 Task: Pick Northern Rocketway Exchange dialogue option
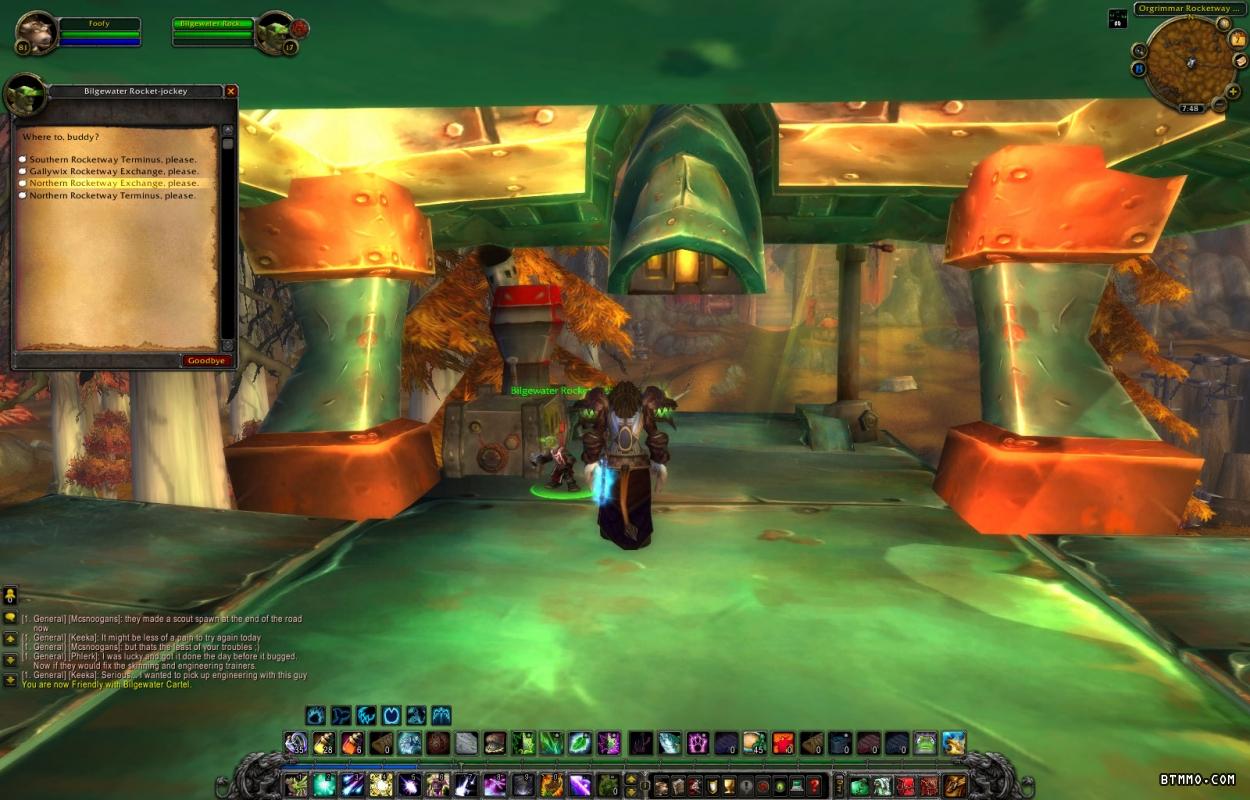pos(113,184)
